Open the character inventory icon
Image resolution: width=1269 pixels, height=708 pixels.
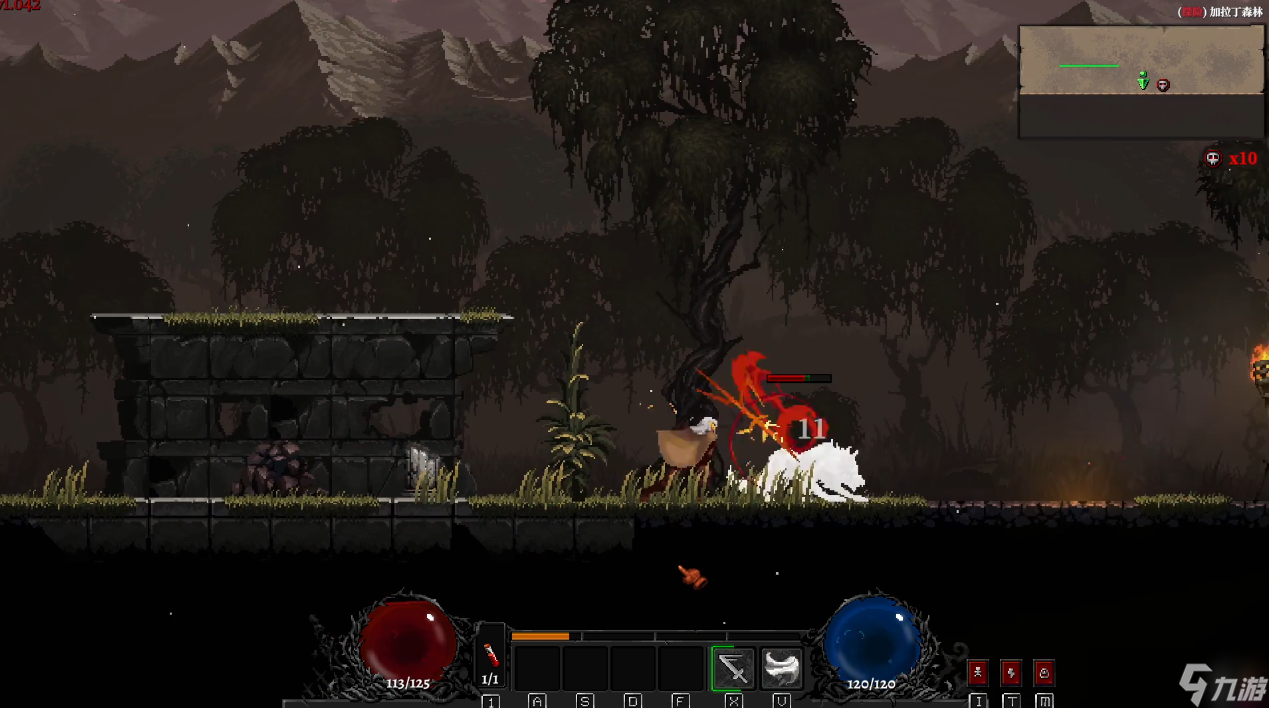pos(978,672)
